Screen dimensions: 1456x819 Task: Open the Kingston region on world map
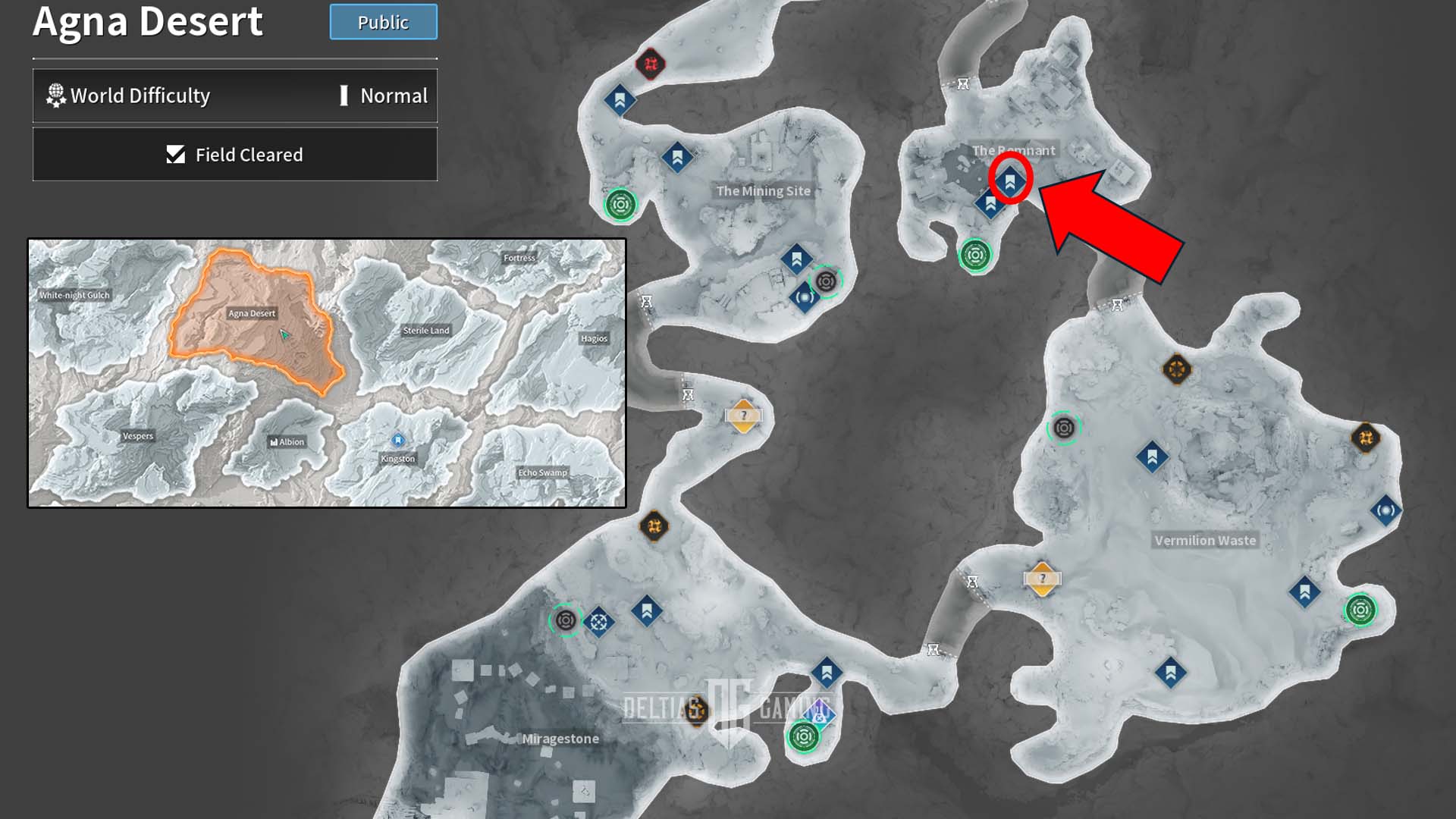(x=398, y=458)
